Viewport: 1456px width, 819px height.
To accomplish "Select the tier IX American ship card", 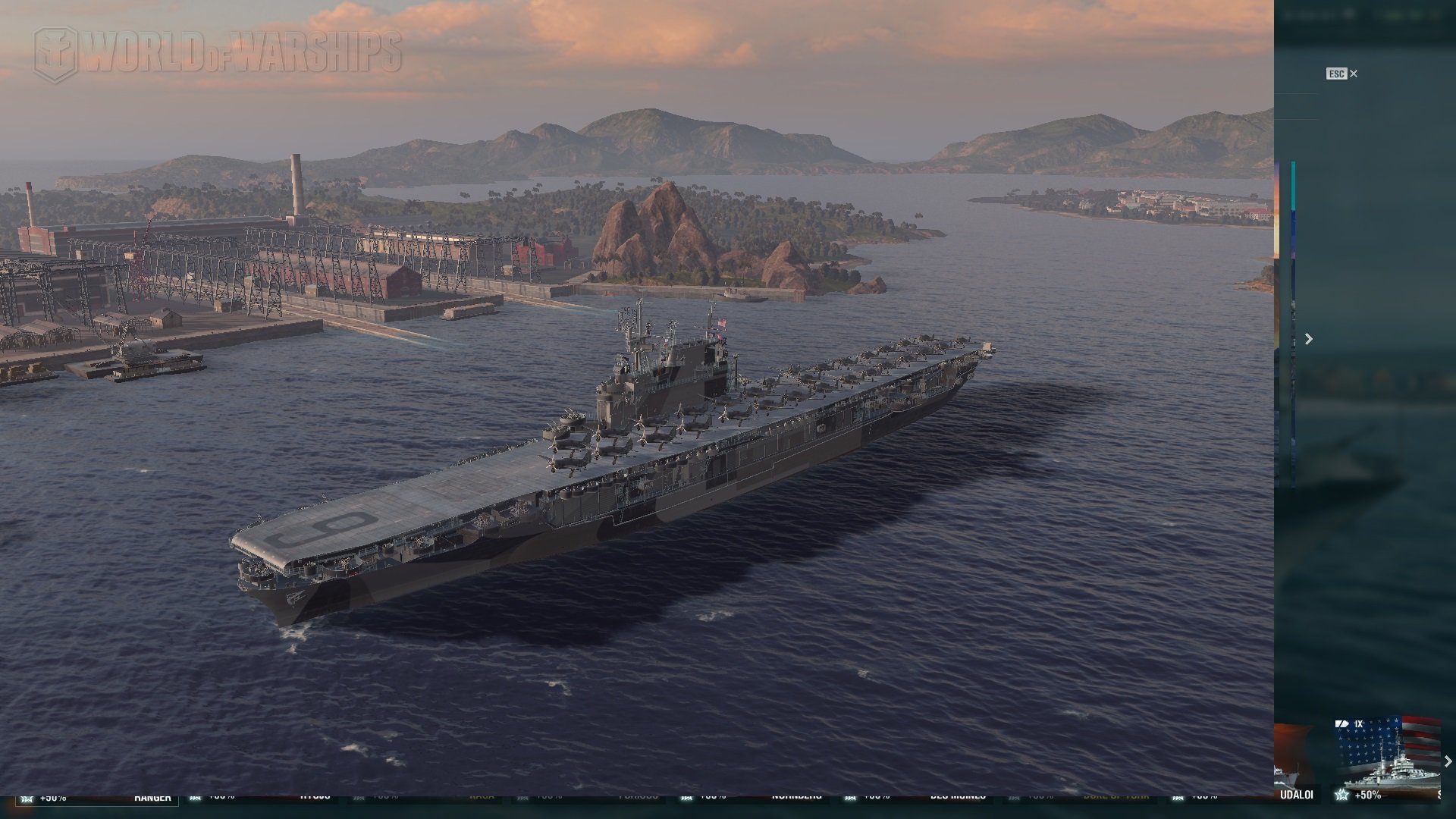I will (x=1386, y=758).
